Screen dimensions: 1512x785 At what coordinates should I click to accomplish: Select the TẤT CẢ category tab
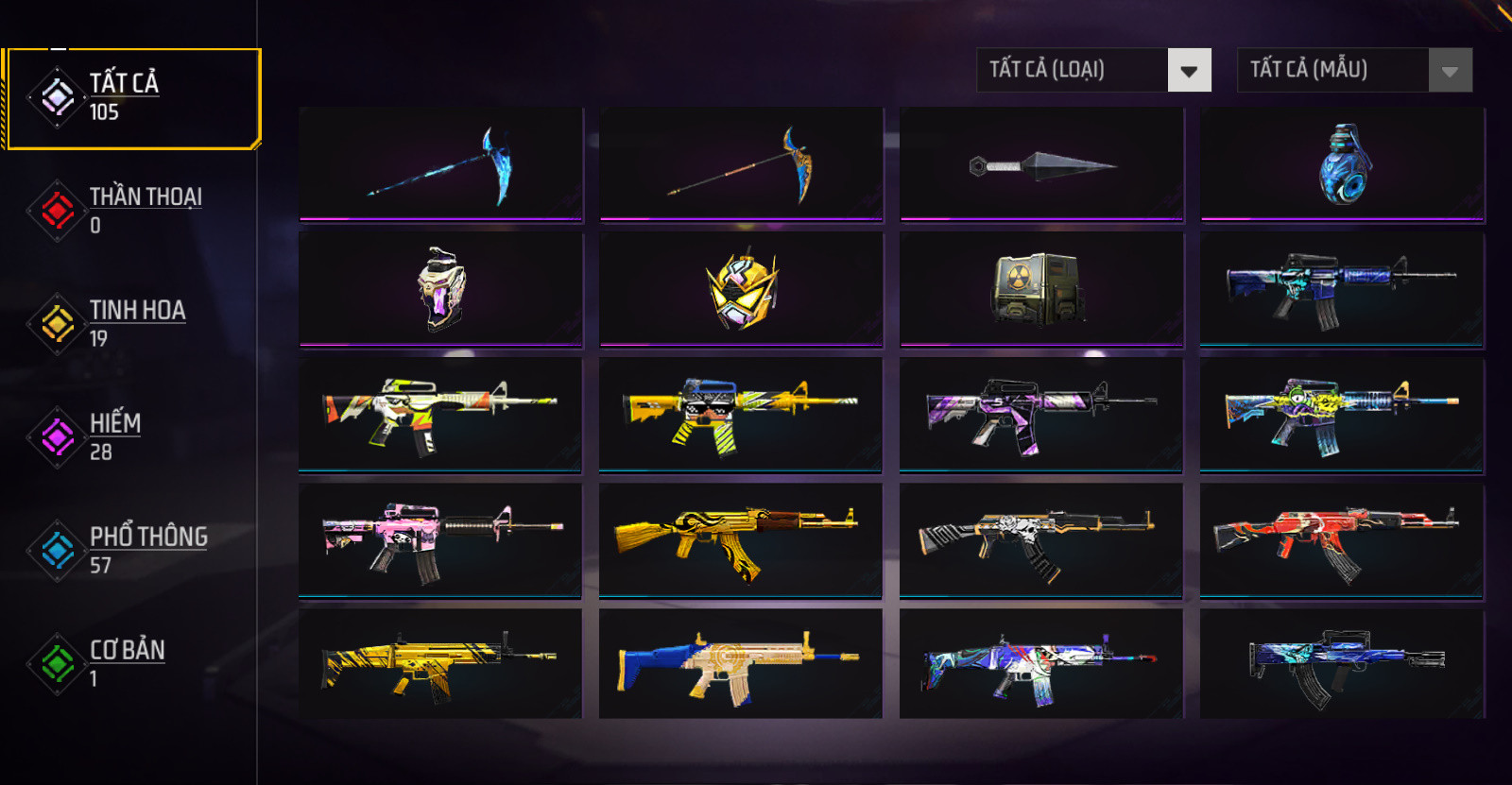pyautogui.click(x=132, y=98)
